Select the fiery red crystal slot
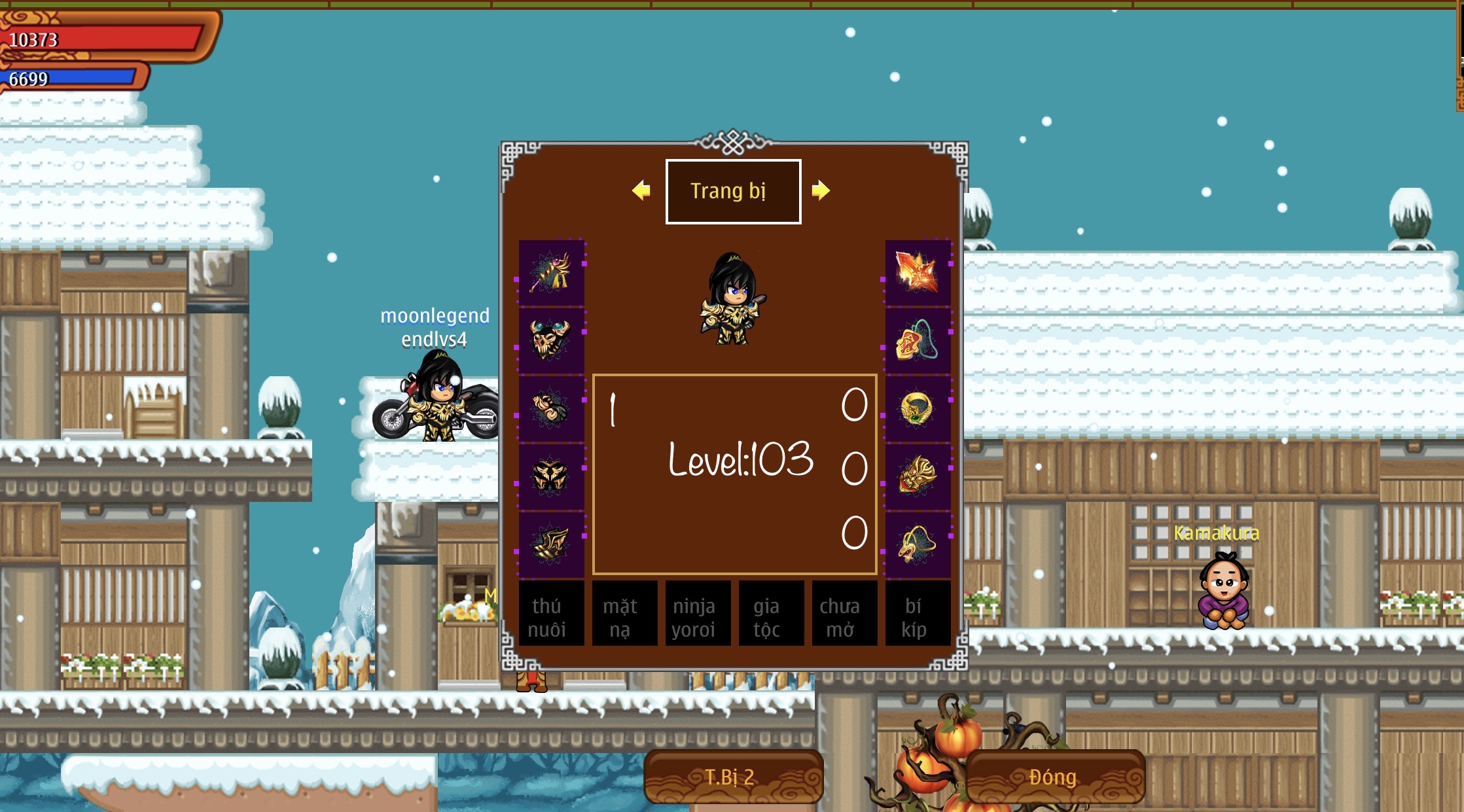 [918, 272]
